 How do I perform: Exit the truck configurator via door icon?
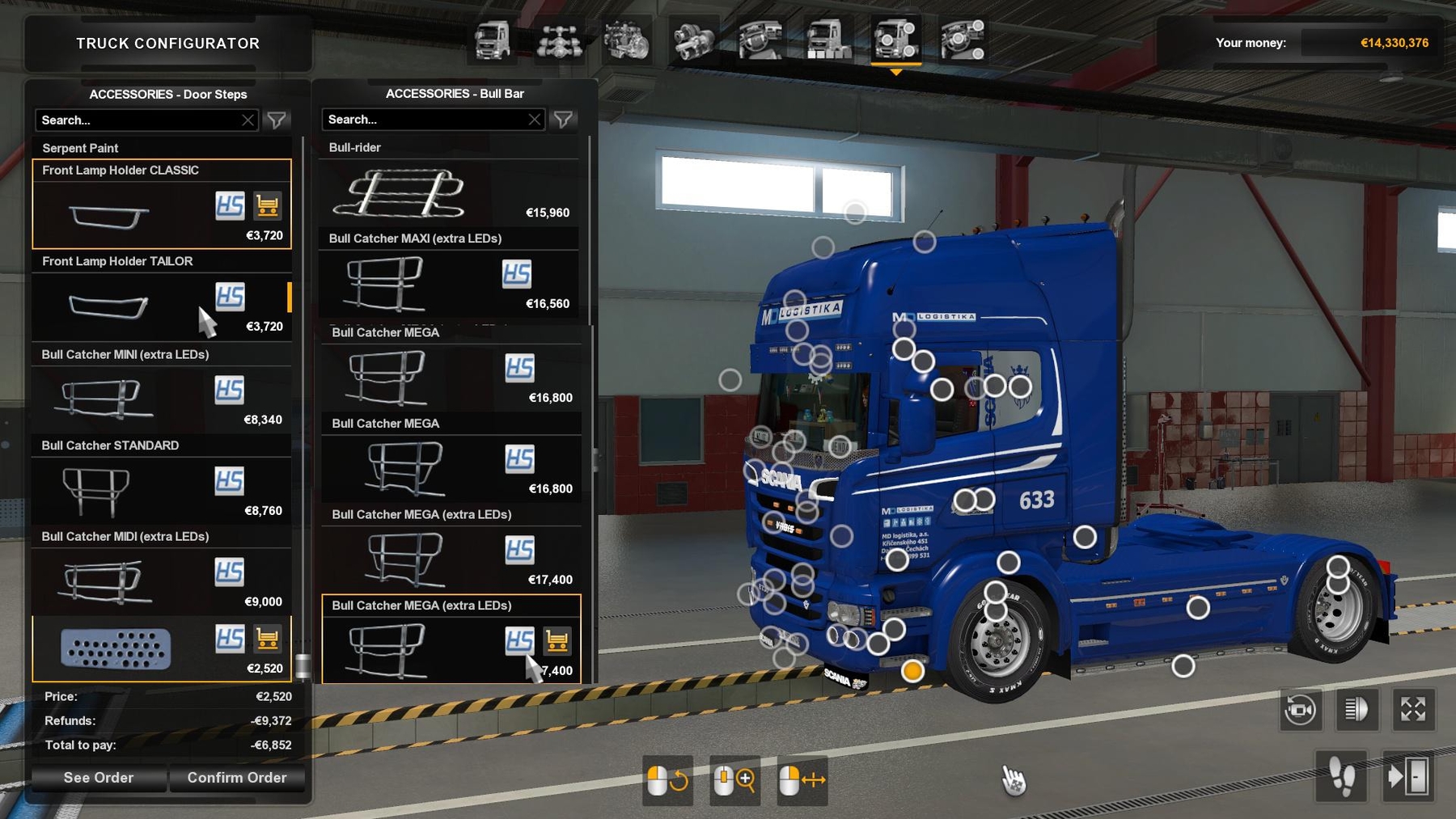tap(1408, 778)
